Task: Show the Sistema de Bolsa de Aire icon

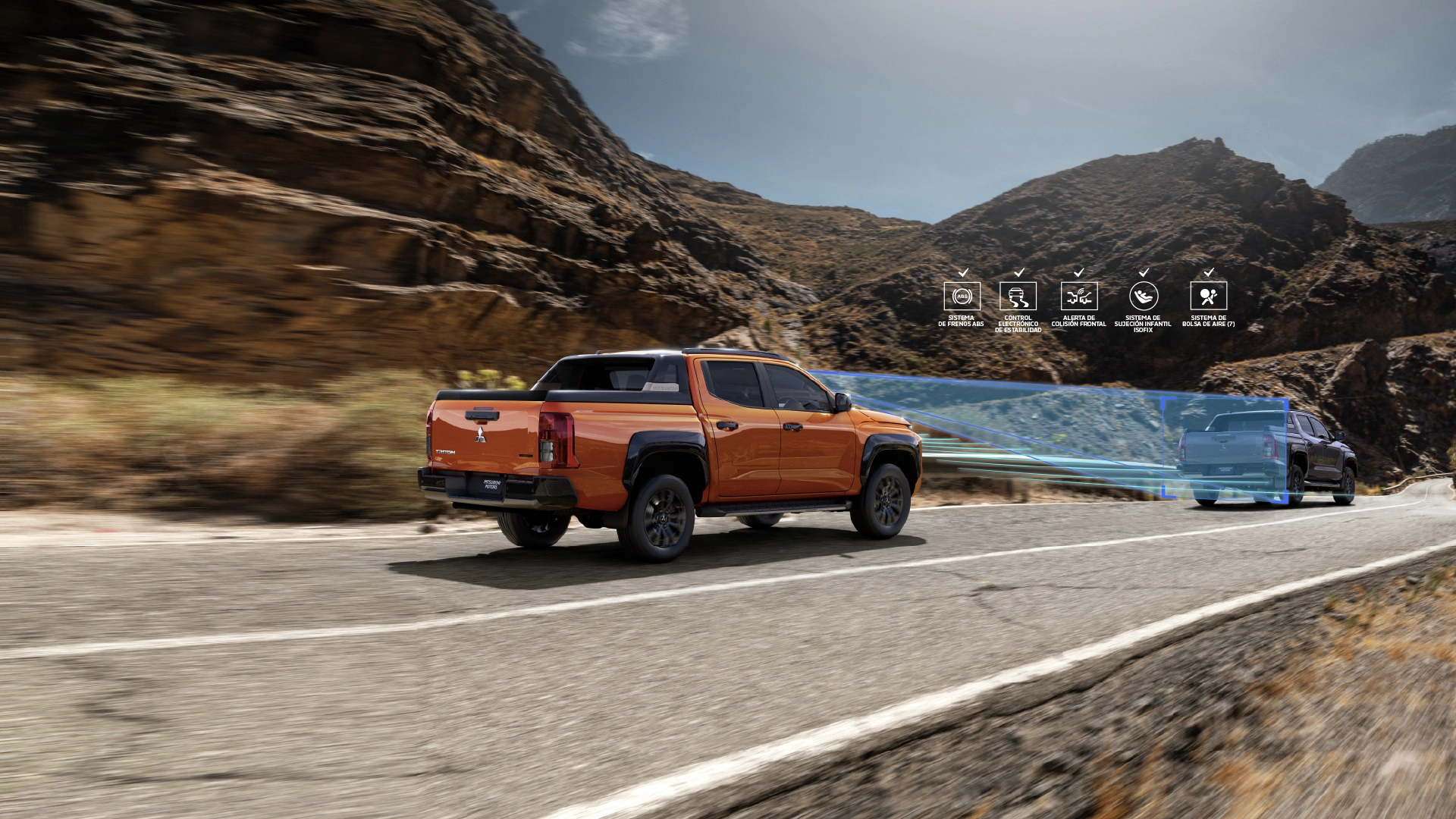Action: pos(1208,296)
